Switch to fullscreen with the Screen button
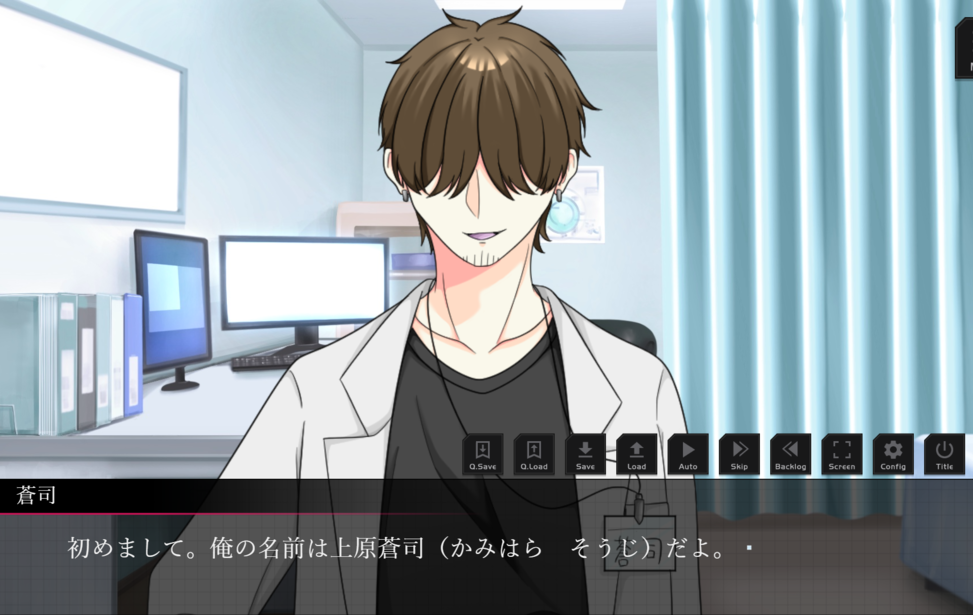This screenshot has height=615, width=973. point(842,454)
